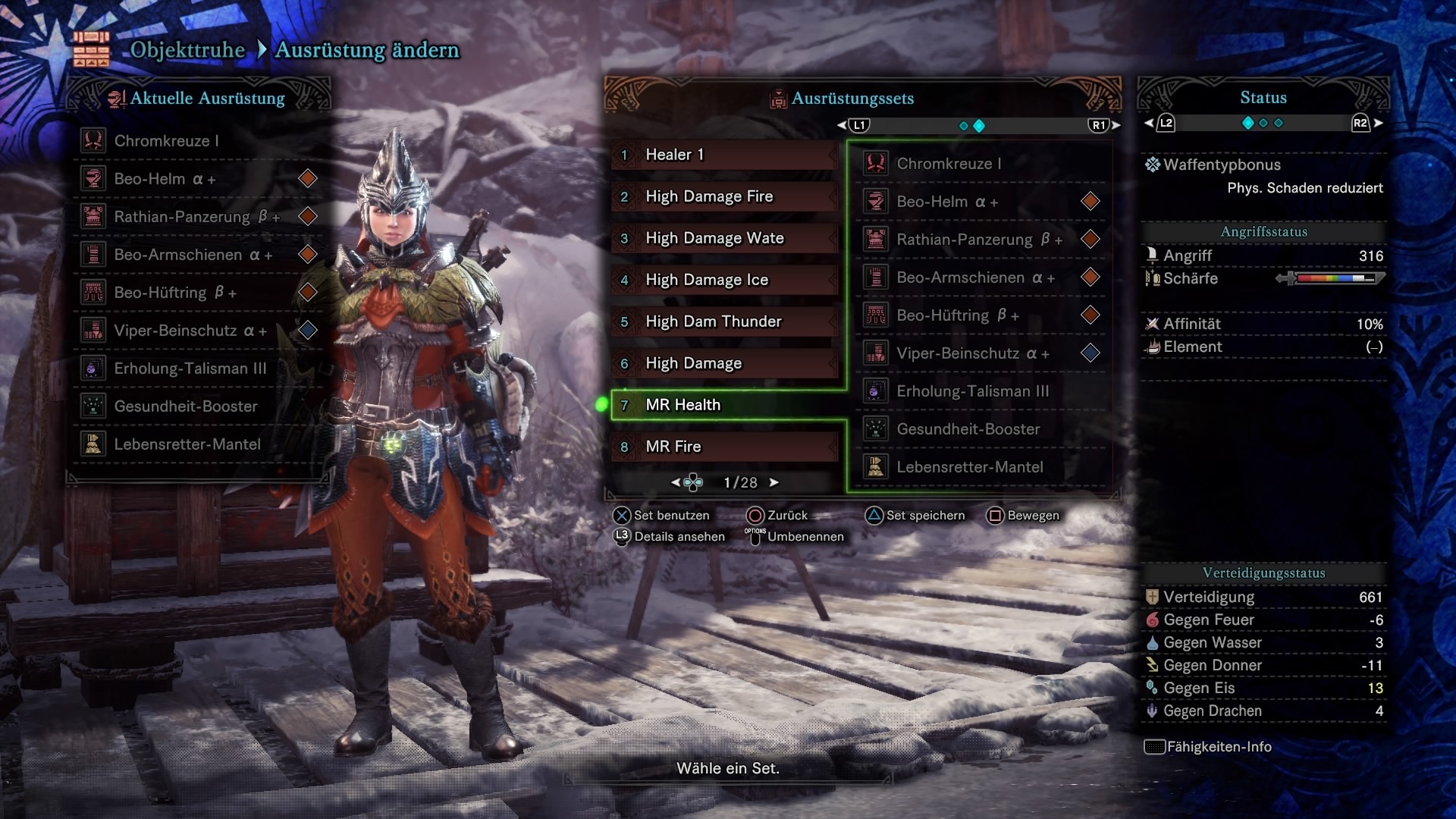1456x819 pixels.
Task: Click the Rathian-Panzerung chest armor icon
Action: tap(93, 216)
